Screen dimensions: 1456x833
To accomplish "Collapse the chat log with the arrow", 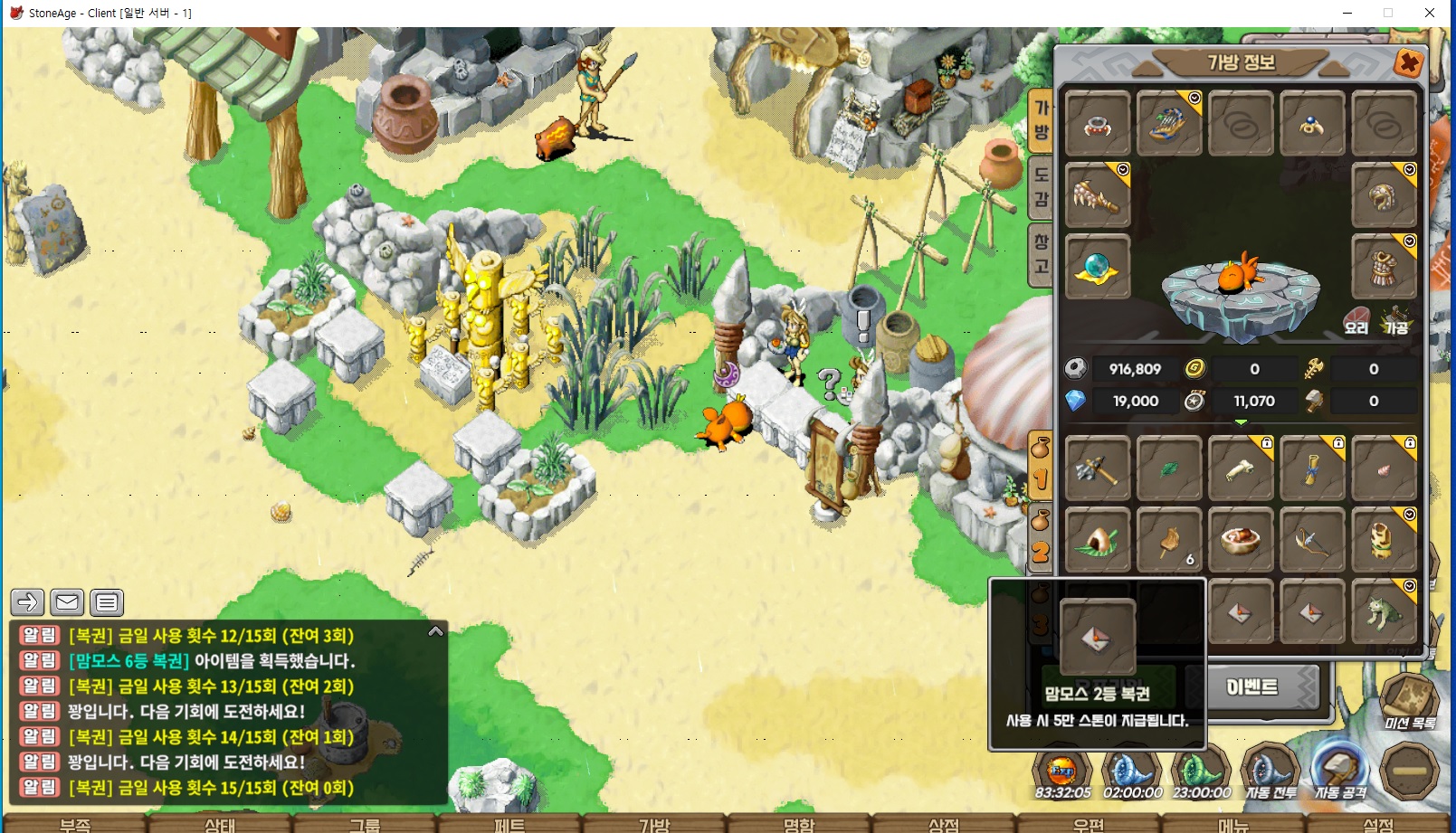I will [x=435, y=631].
